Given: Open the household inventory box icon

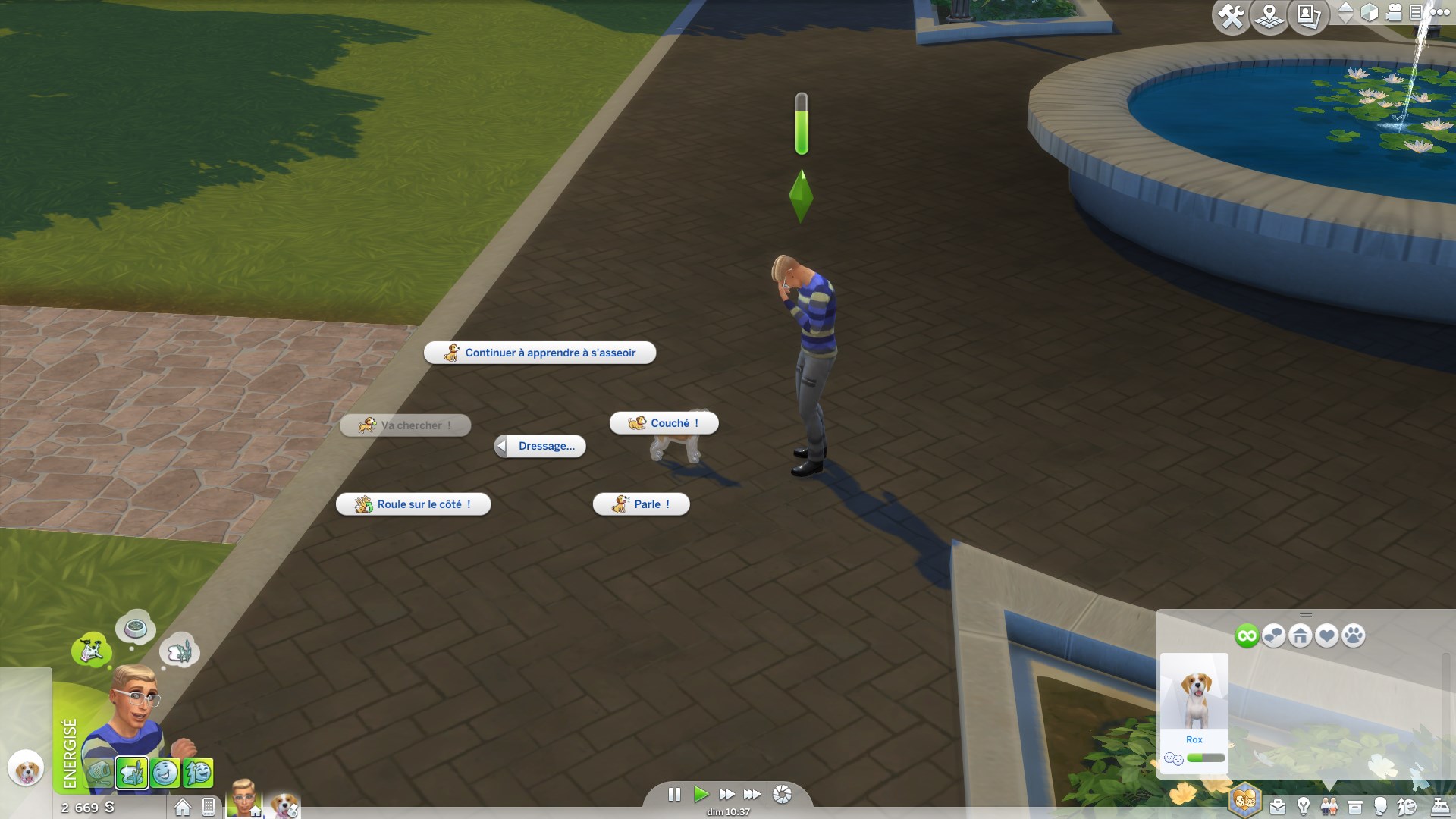Looking at the screenshot, I should 1354,806.
